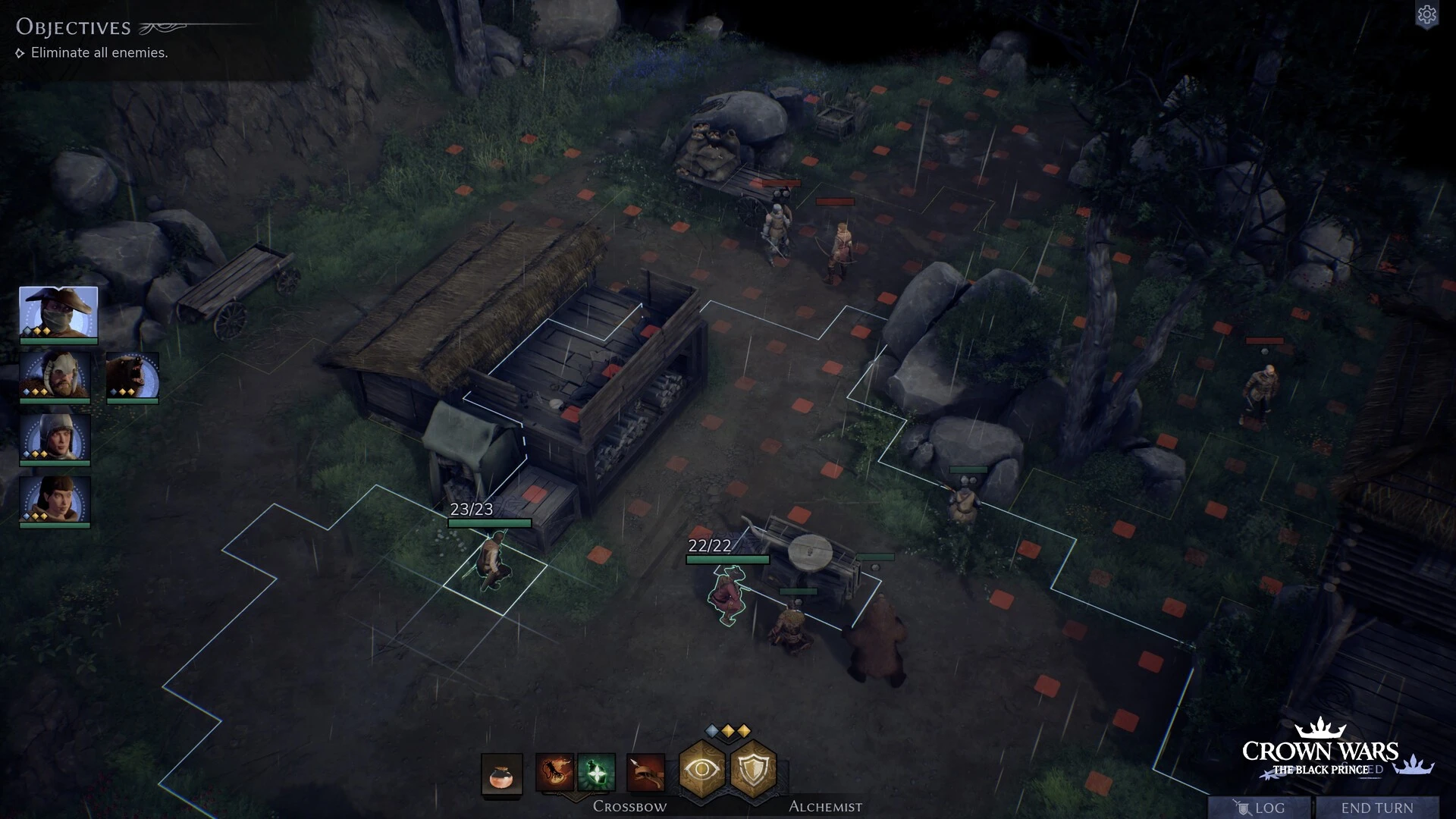Activate the shield defend hexagon ability
Viewport: 1456px width, 819px height.
(x=754, y=769)
